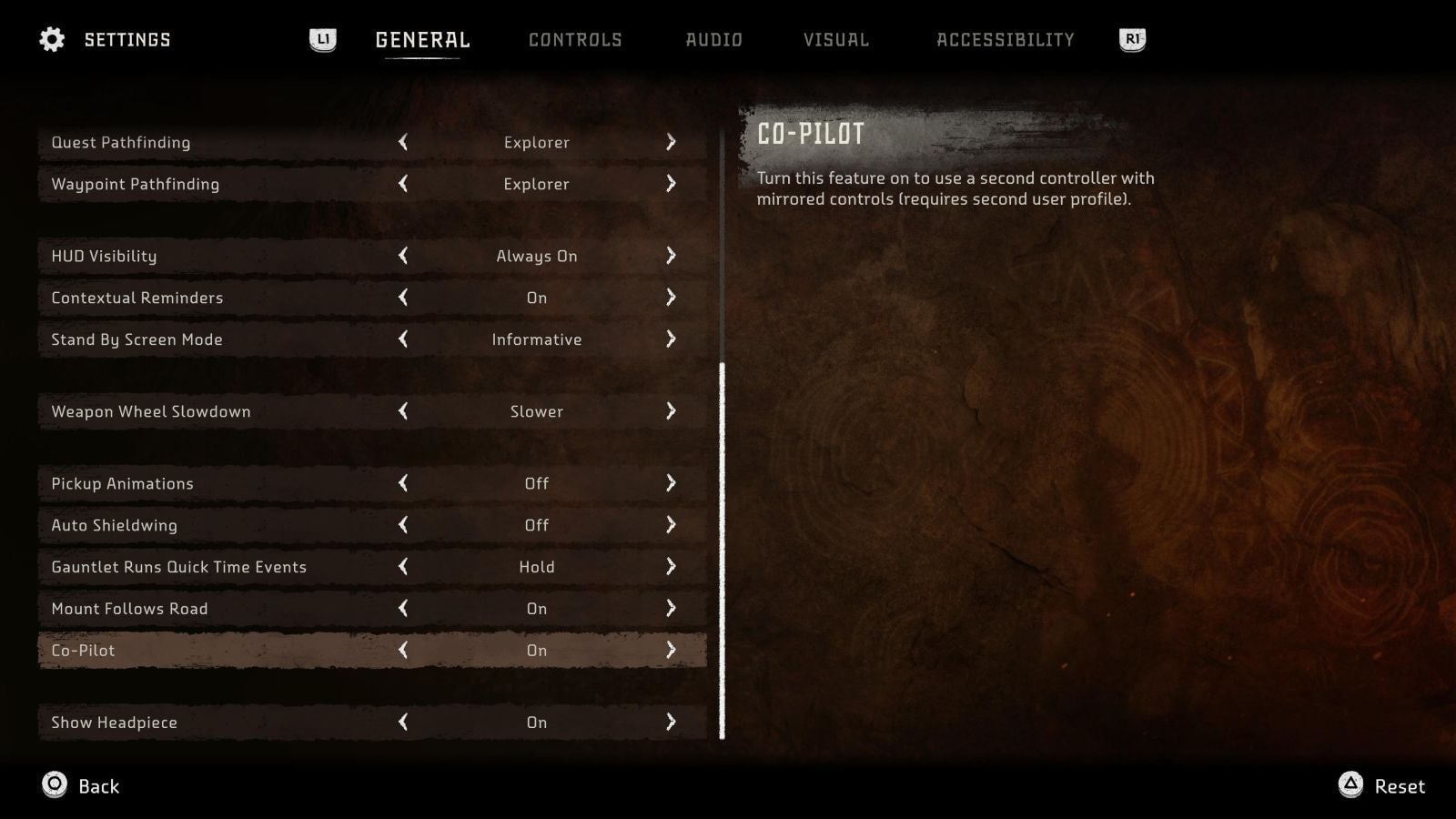Screen dimensions: 1456x819
Task: Toggle Co-Pilot off
Action: (404, 650)
